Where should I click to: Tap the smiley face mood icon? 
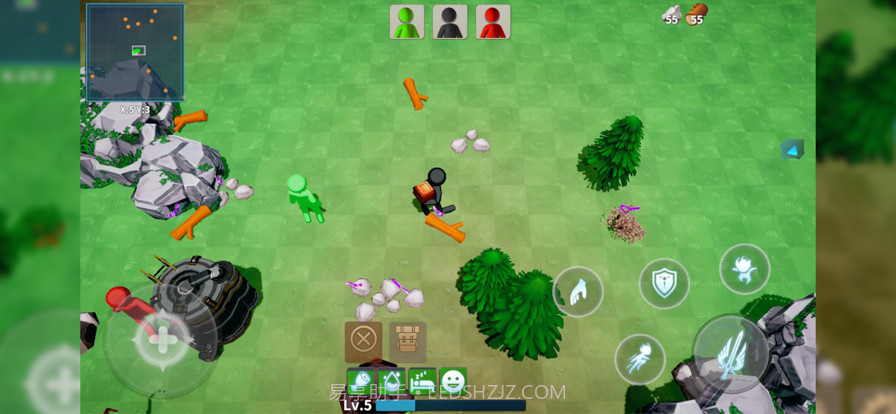tap(453, 381)
